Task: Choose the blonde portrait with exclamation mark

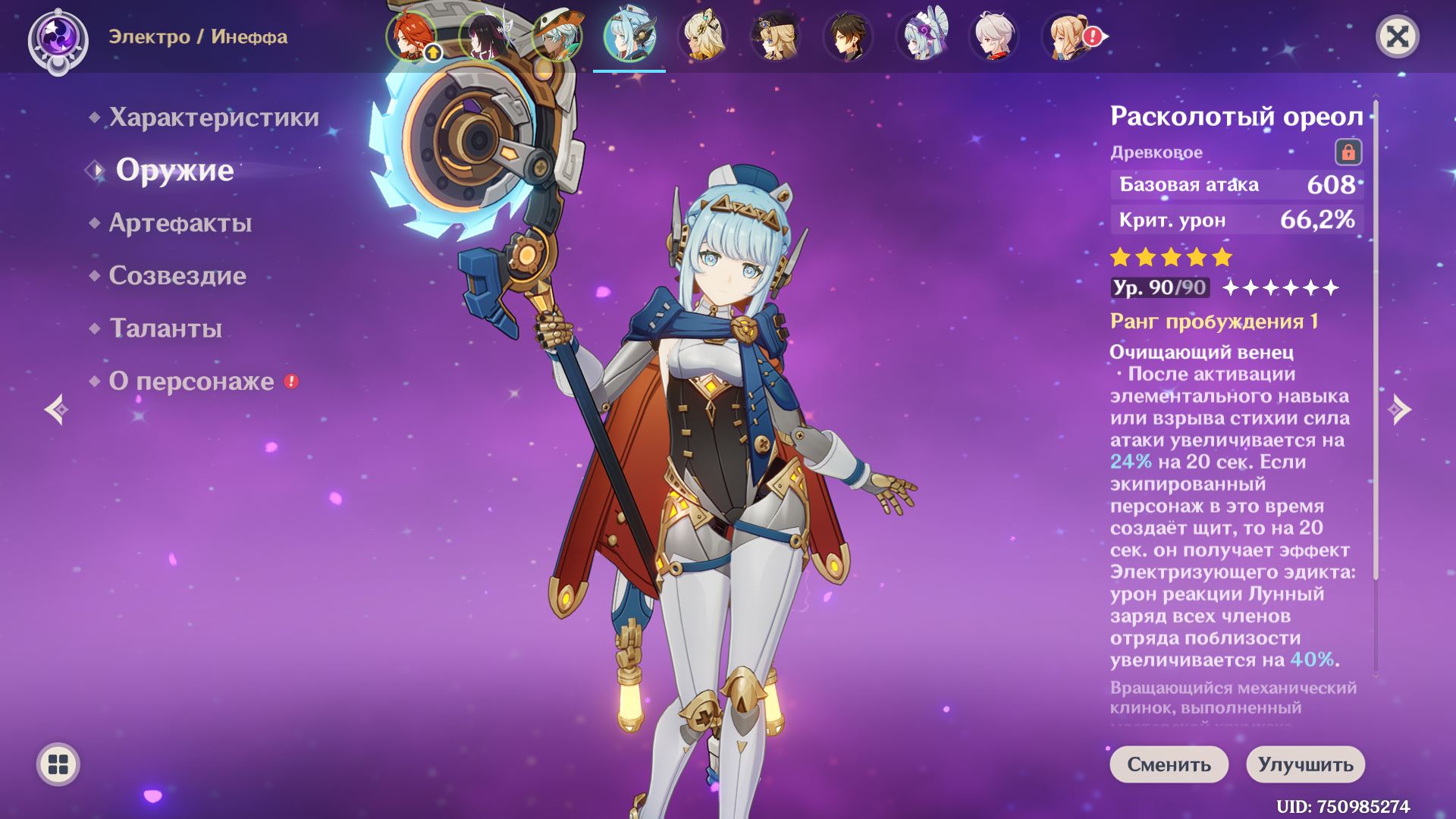Action: tap(1066, 36)
